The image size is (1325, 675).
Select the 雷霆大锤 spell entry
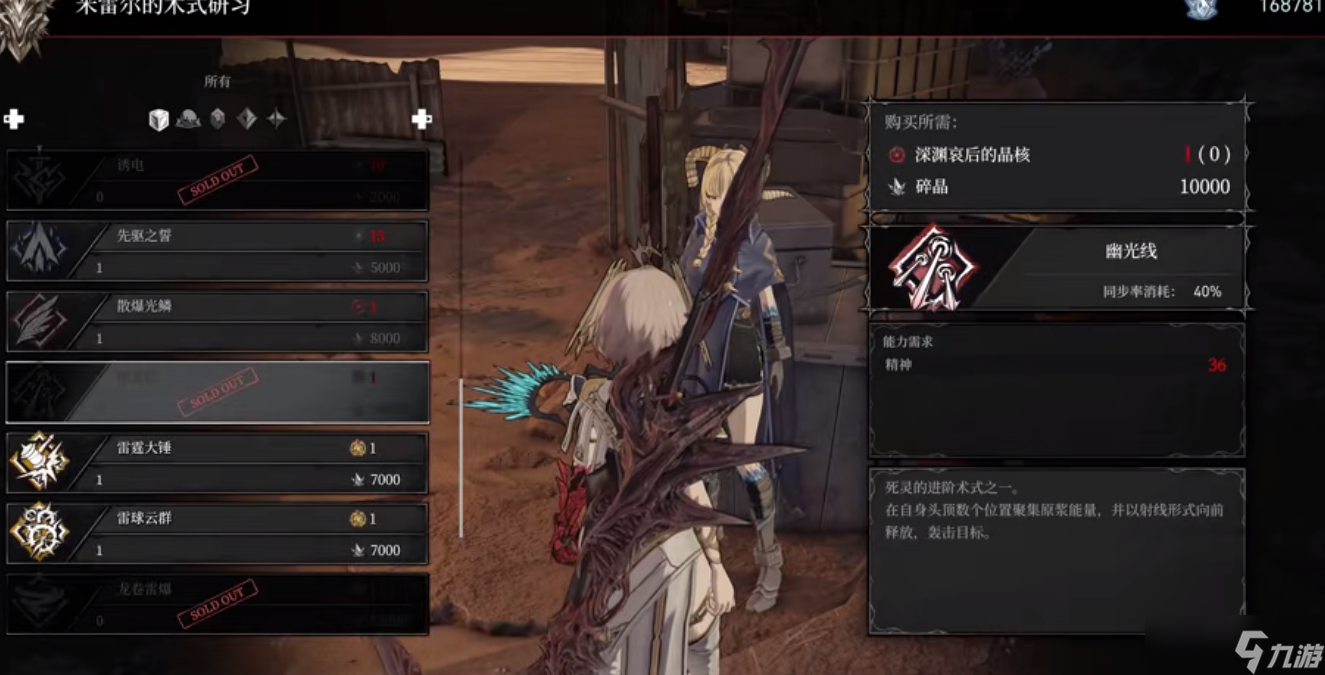(x=218, y=463)
